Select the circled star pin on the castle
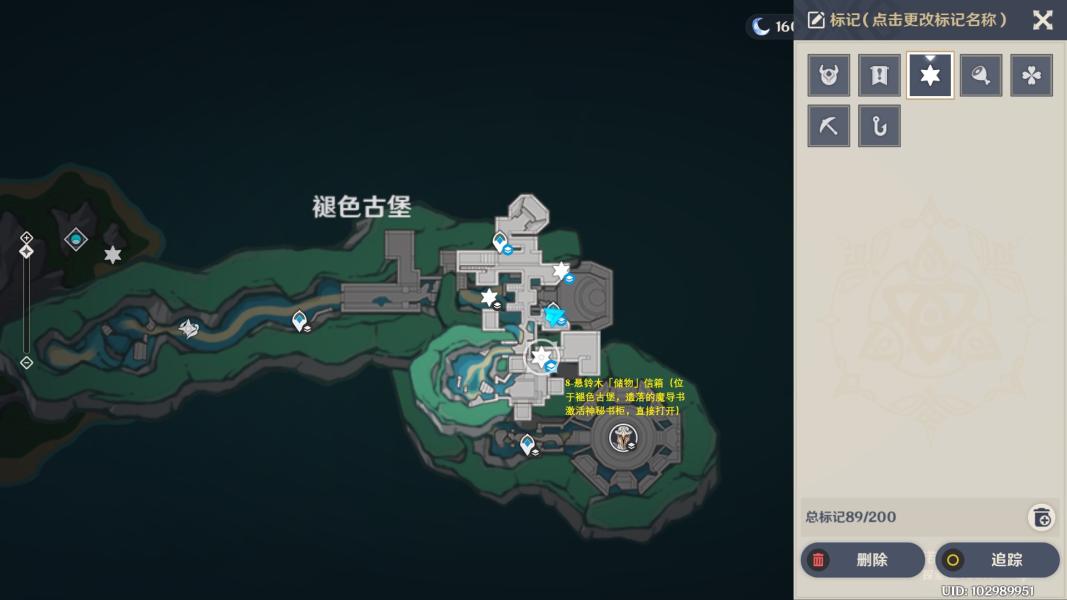This screenshot has width=1067, height=600. tap(541, 356)
